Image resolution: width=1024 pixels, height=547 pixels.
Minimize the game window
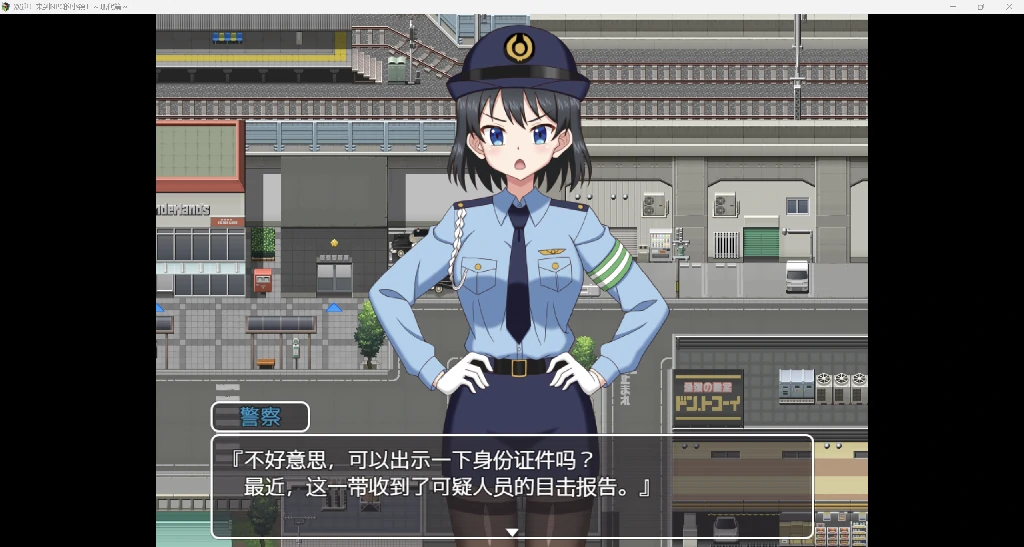pos(953,7)
